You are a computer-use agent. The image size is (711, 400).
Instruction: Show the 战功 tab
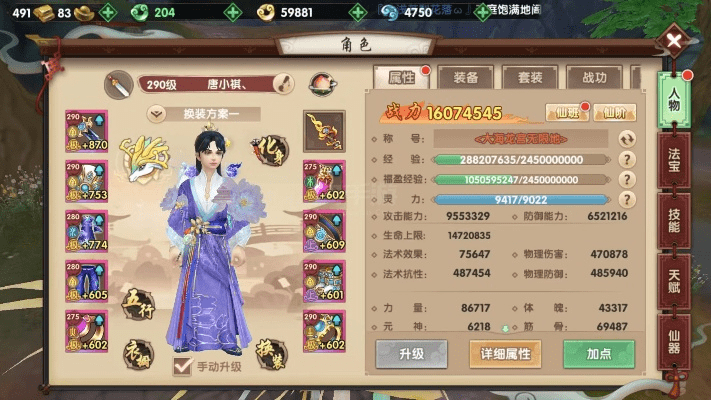[x=593, y=78]
